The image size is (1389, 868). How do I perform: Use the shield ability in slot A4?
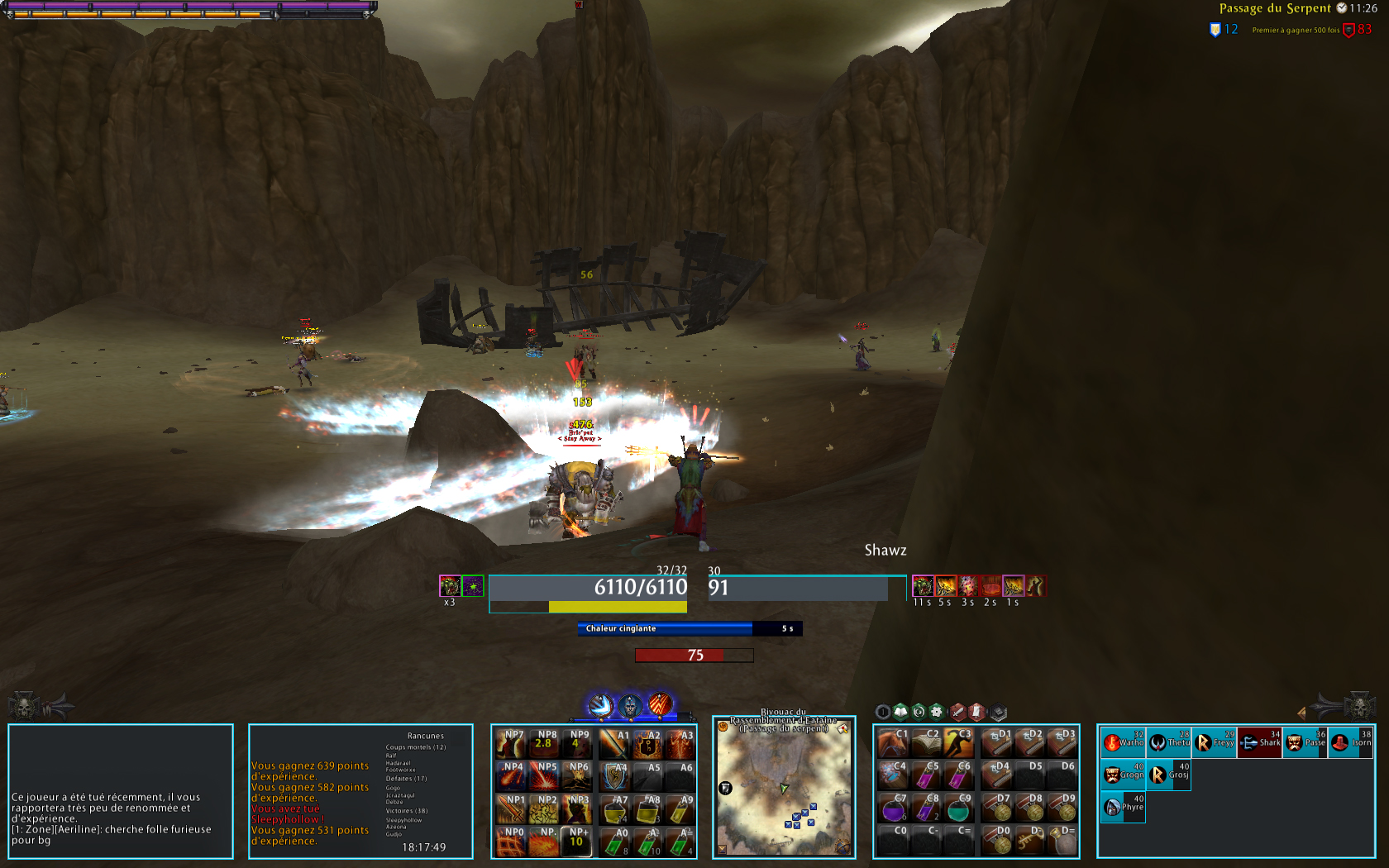(614, 776)
